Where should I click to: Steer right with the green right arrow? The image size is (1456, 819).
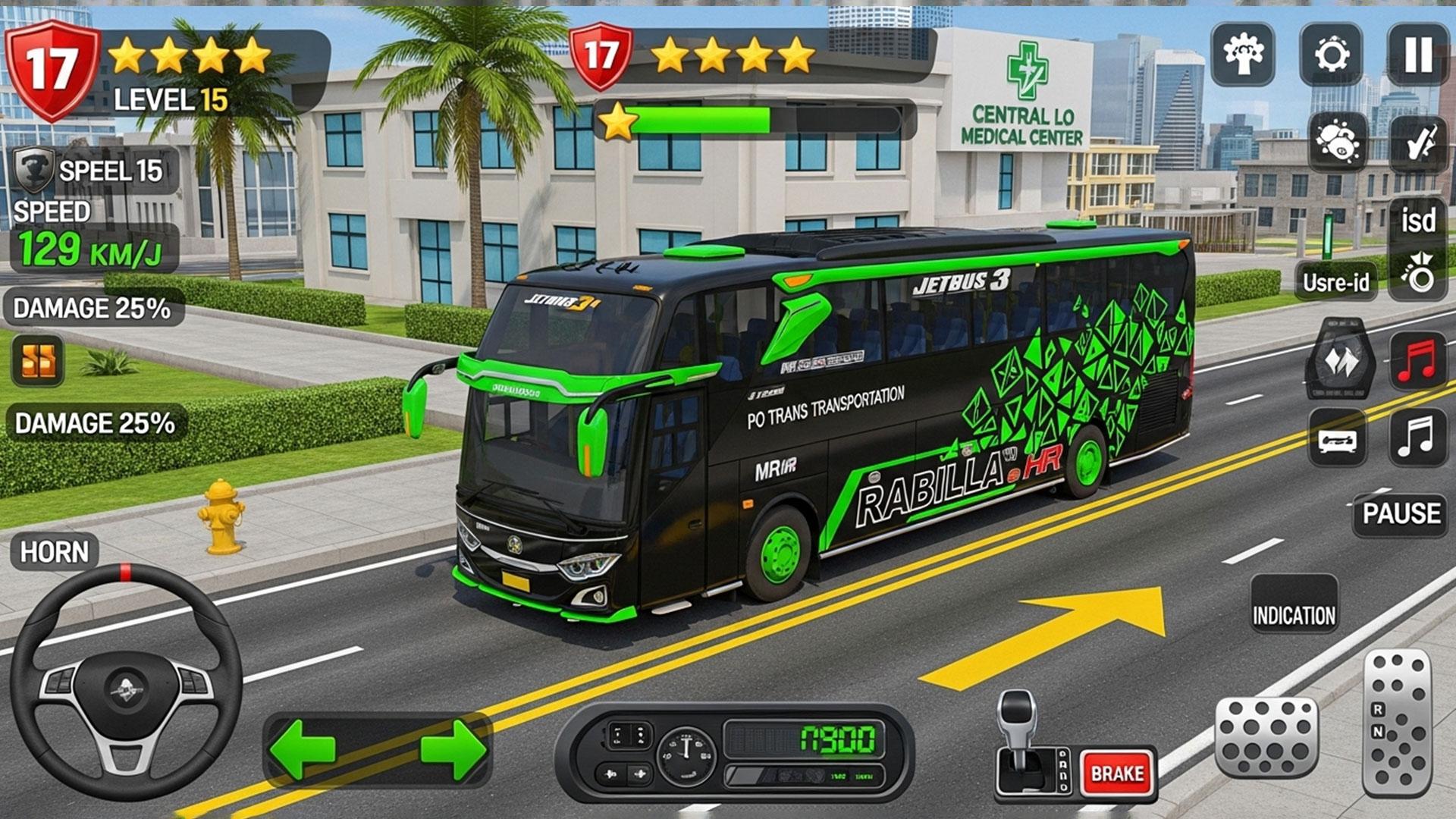point(453,749)
